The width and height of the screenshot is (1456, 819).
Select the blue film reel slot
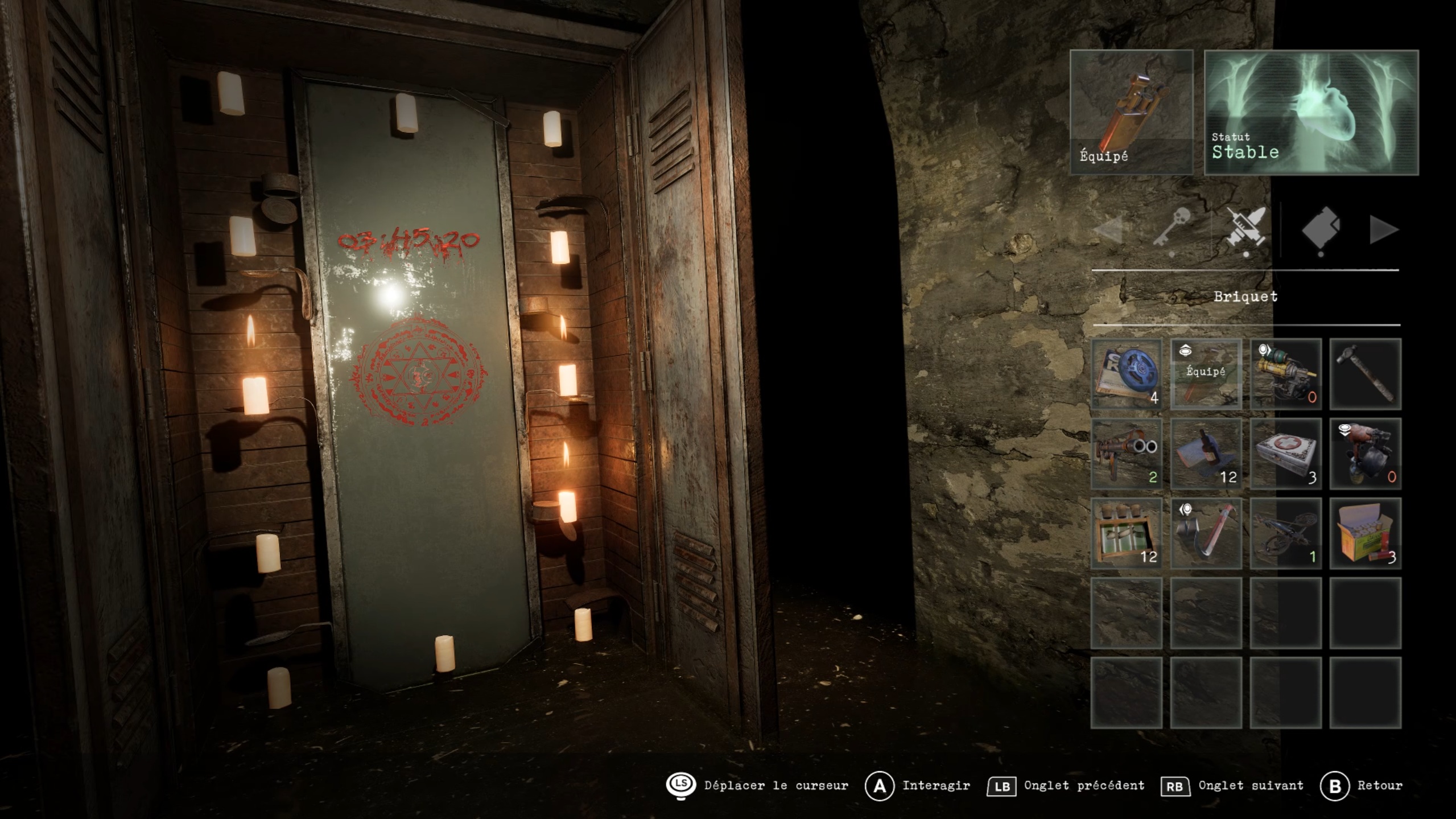(x=1126, y=374)
